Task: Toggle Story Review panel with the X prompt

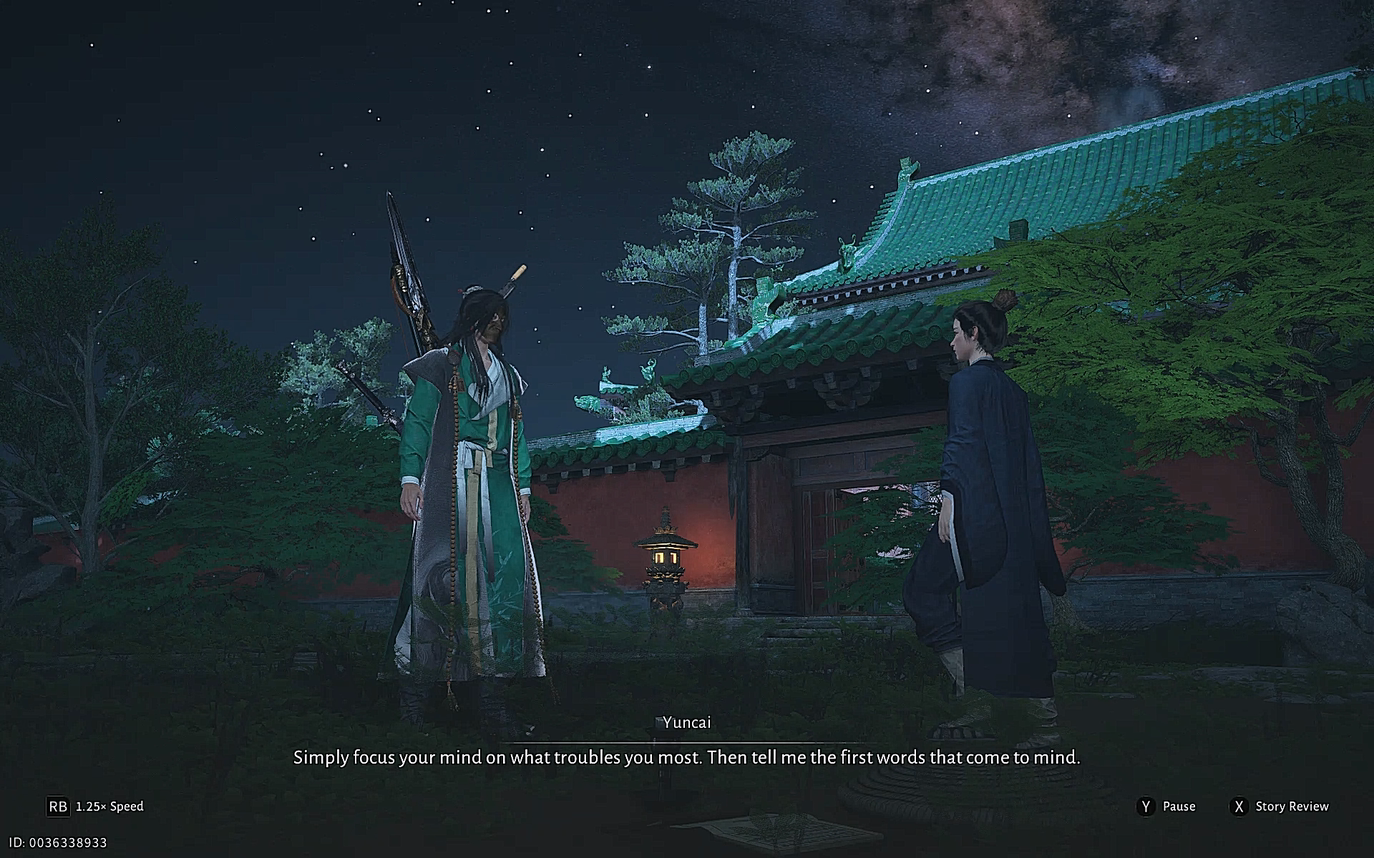Action: [x=1237, y=806]
